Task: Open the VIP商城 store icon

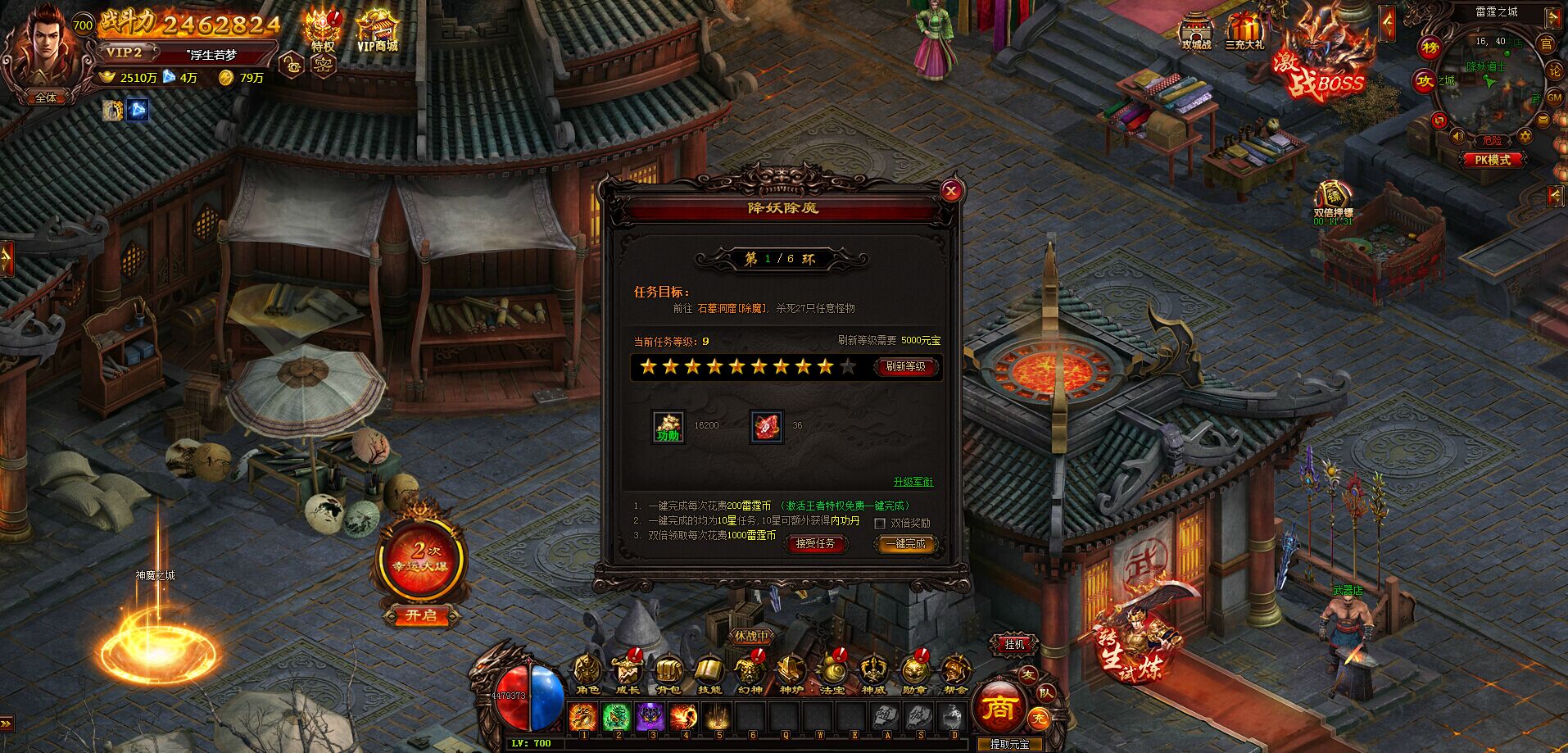Action: coord(377,31)
